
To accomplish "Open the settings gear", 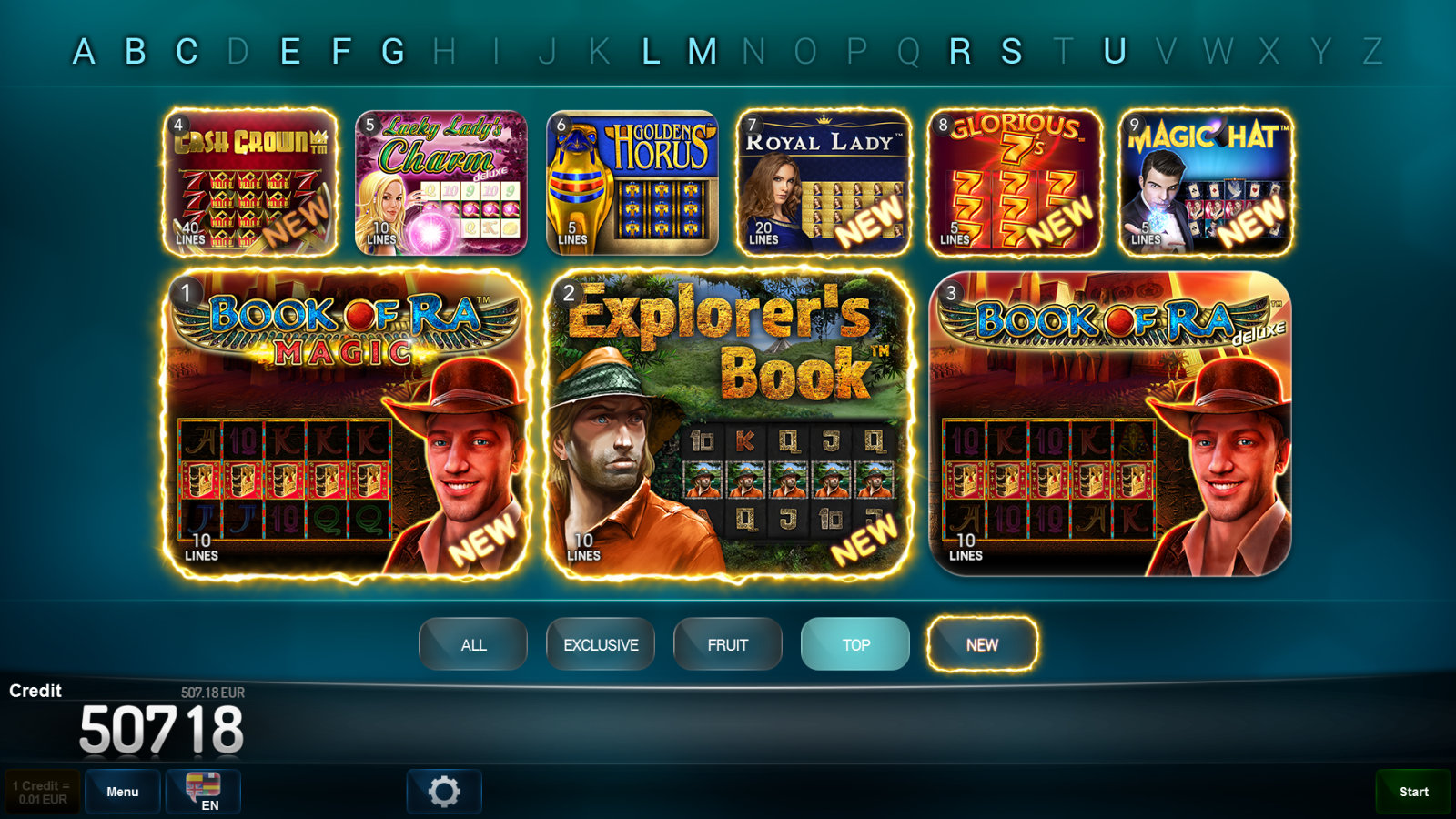I will [444, 792].
